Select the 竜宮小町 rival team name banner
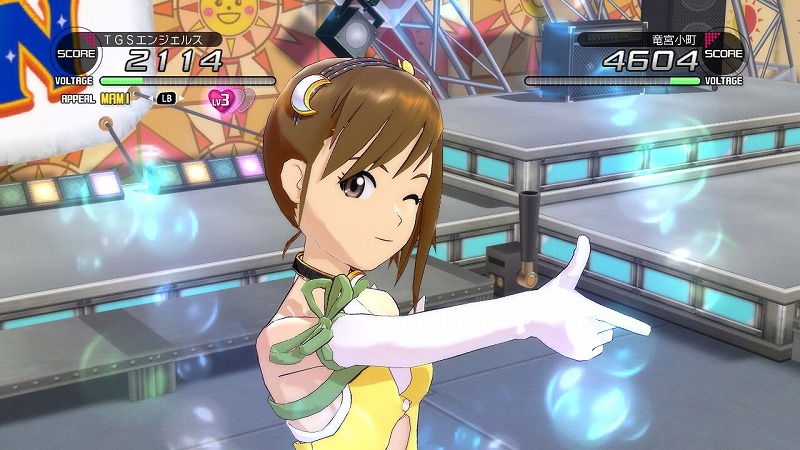The image size is (800, 450). click(x=661, y=38)
